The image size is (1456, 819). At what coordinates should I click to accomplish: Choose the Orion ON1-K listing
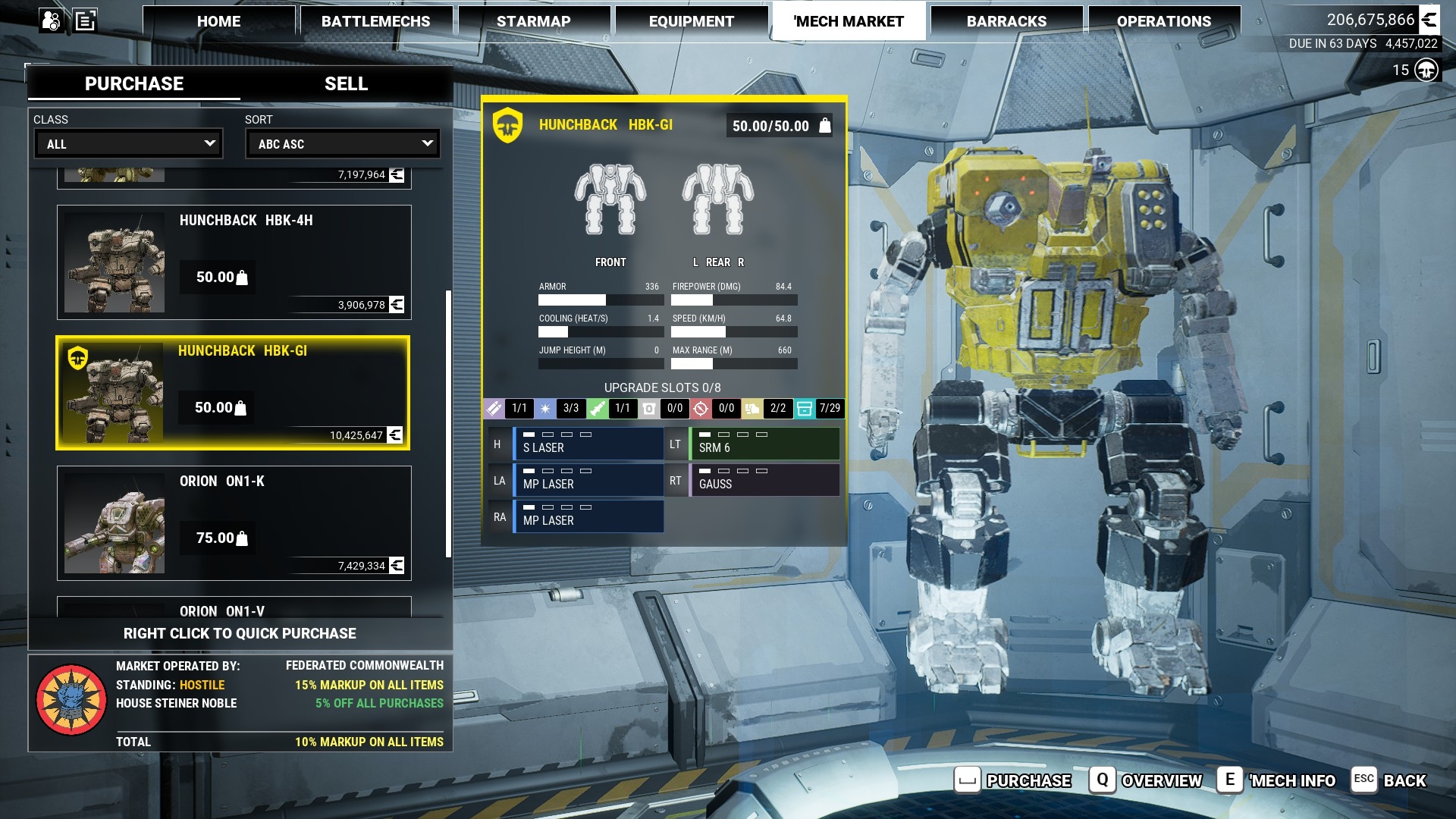(x=234, y=523)
